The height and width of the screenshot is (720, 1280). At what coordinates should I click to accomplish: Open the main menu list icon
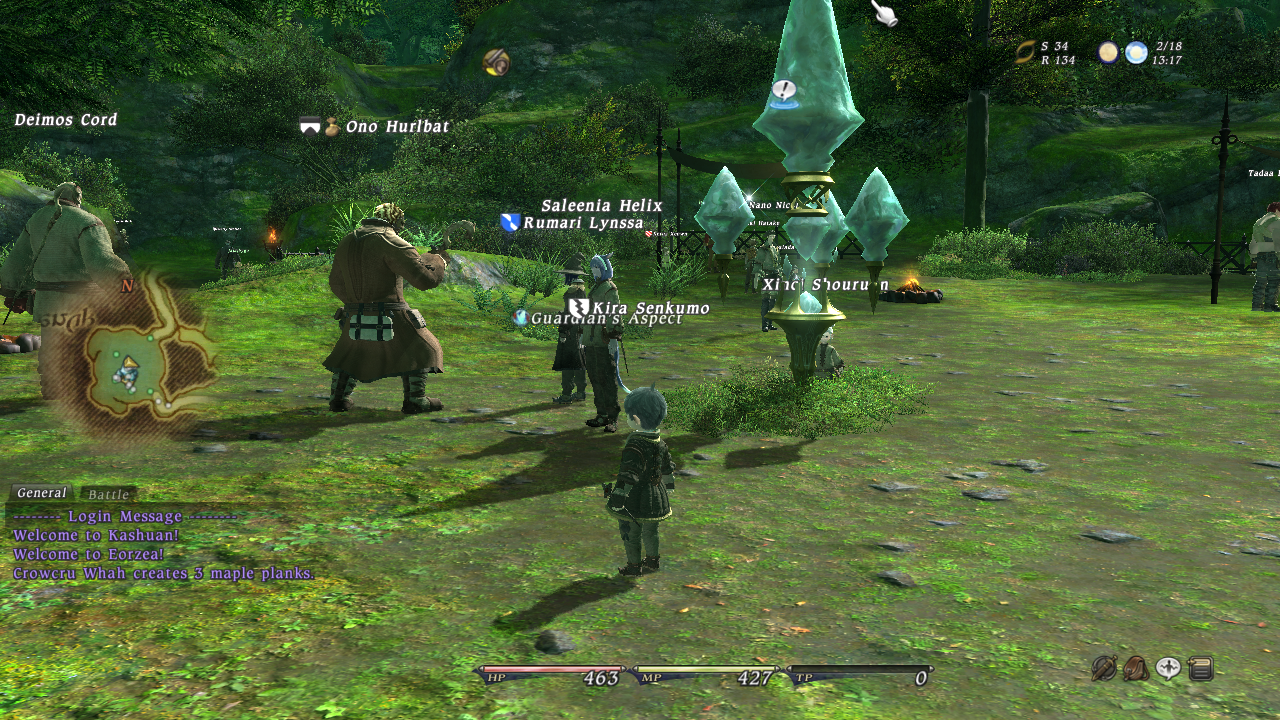[x=1200, y=668]
